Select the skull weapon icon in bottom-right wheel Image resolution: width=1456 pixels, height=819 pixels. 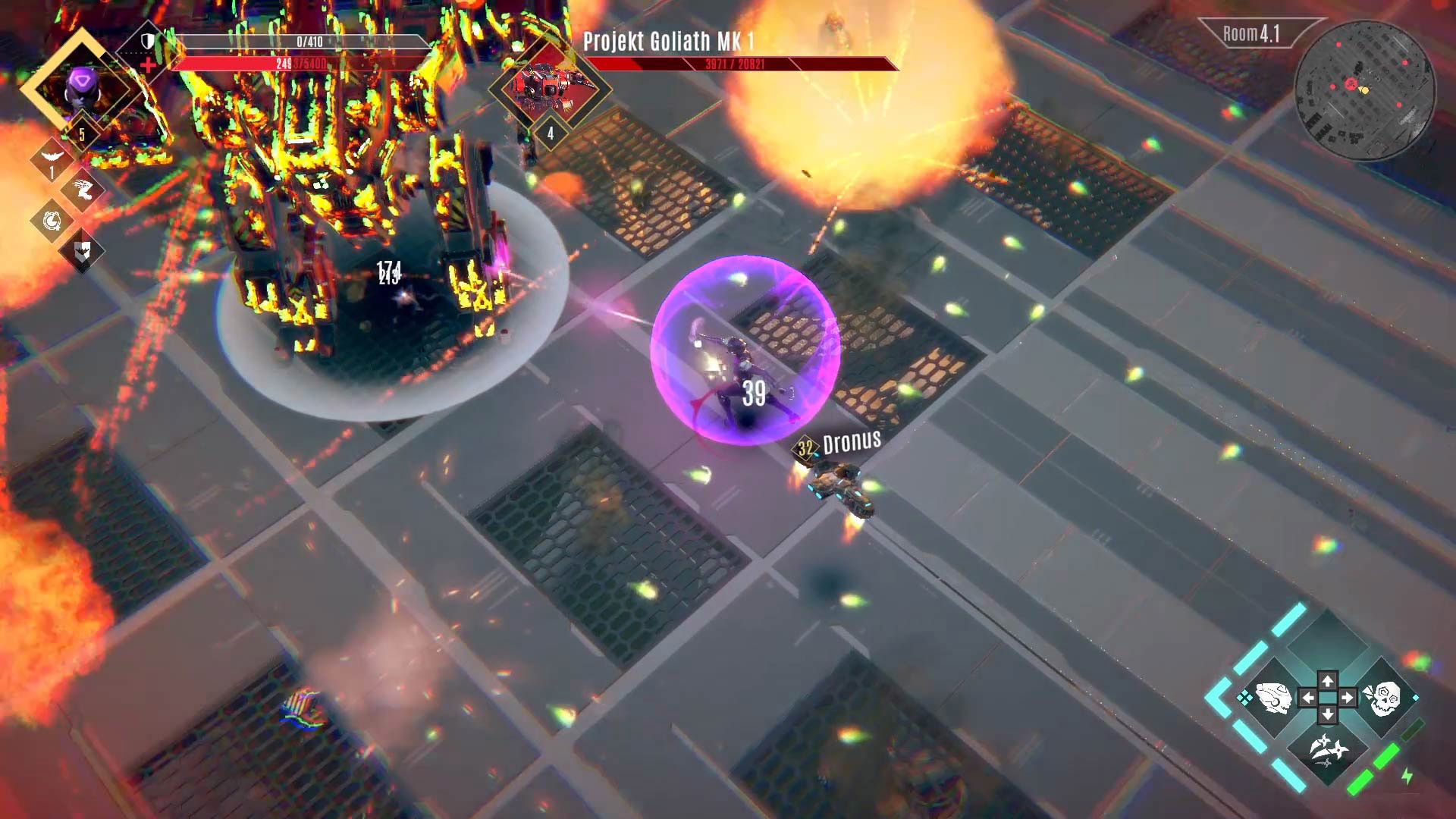point(1383,698)
